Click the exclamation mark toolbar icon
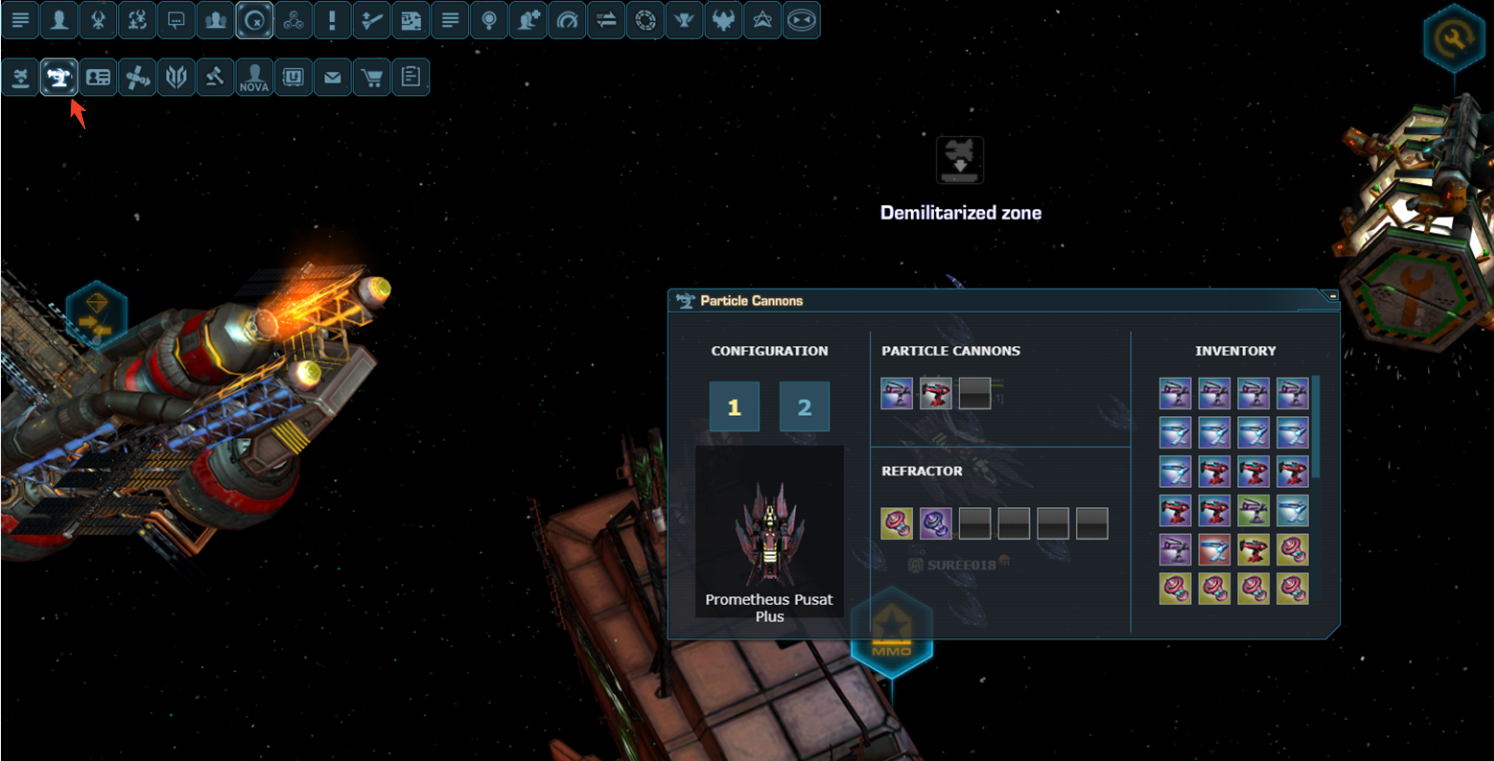 [x=333, y=20]
